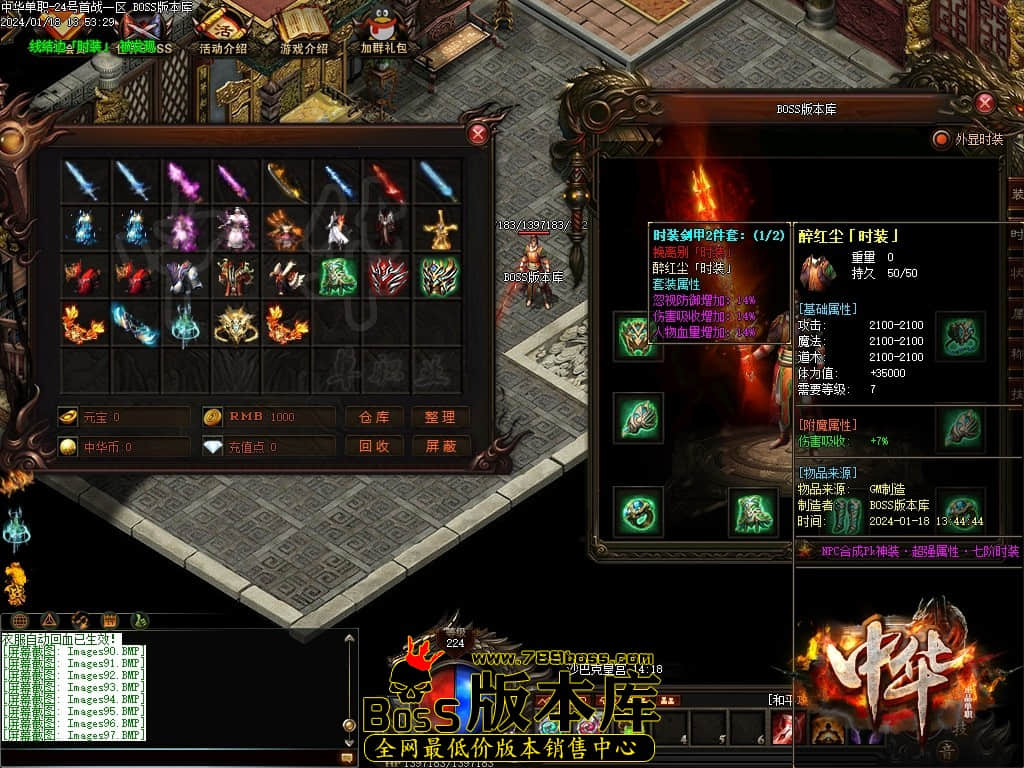Open the 仓库 warehouse storage
Screen dimensions: 1024x768
pyautogui.click(x=374, y=417)
